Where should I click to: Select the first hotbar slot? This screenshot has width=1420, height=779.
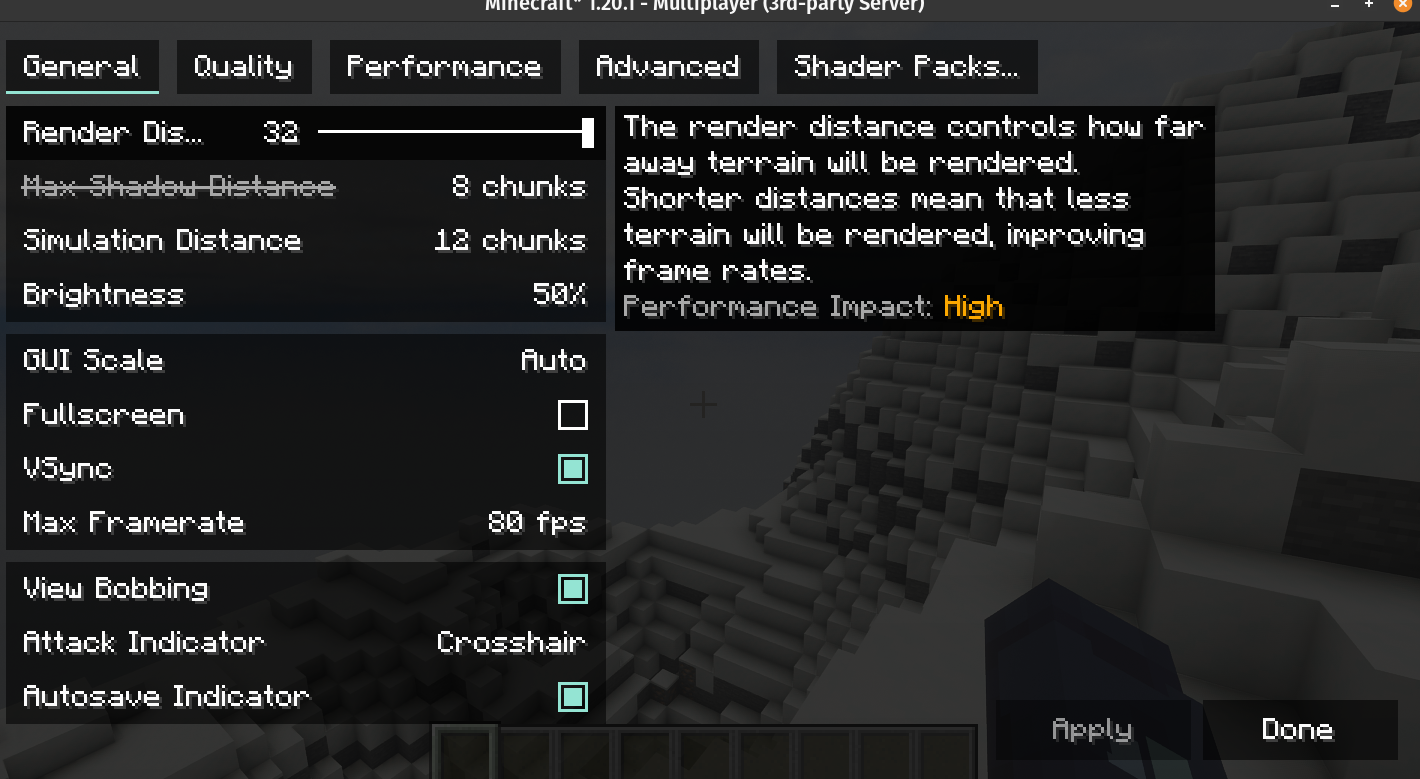(465, 755)
